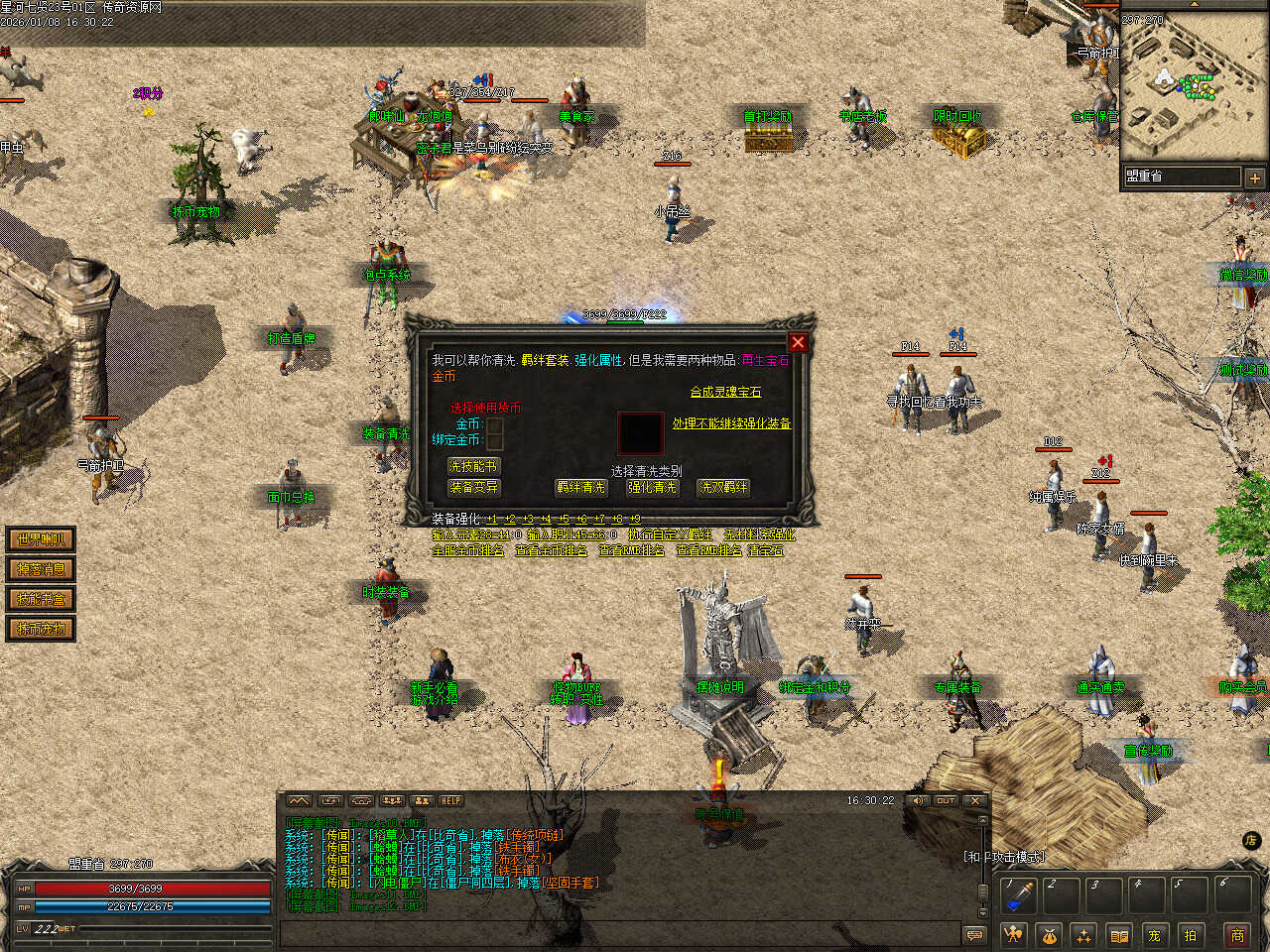
Task: Open the 技能书盒 skill book box
Action: tap(41, 599)
